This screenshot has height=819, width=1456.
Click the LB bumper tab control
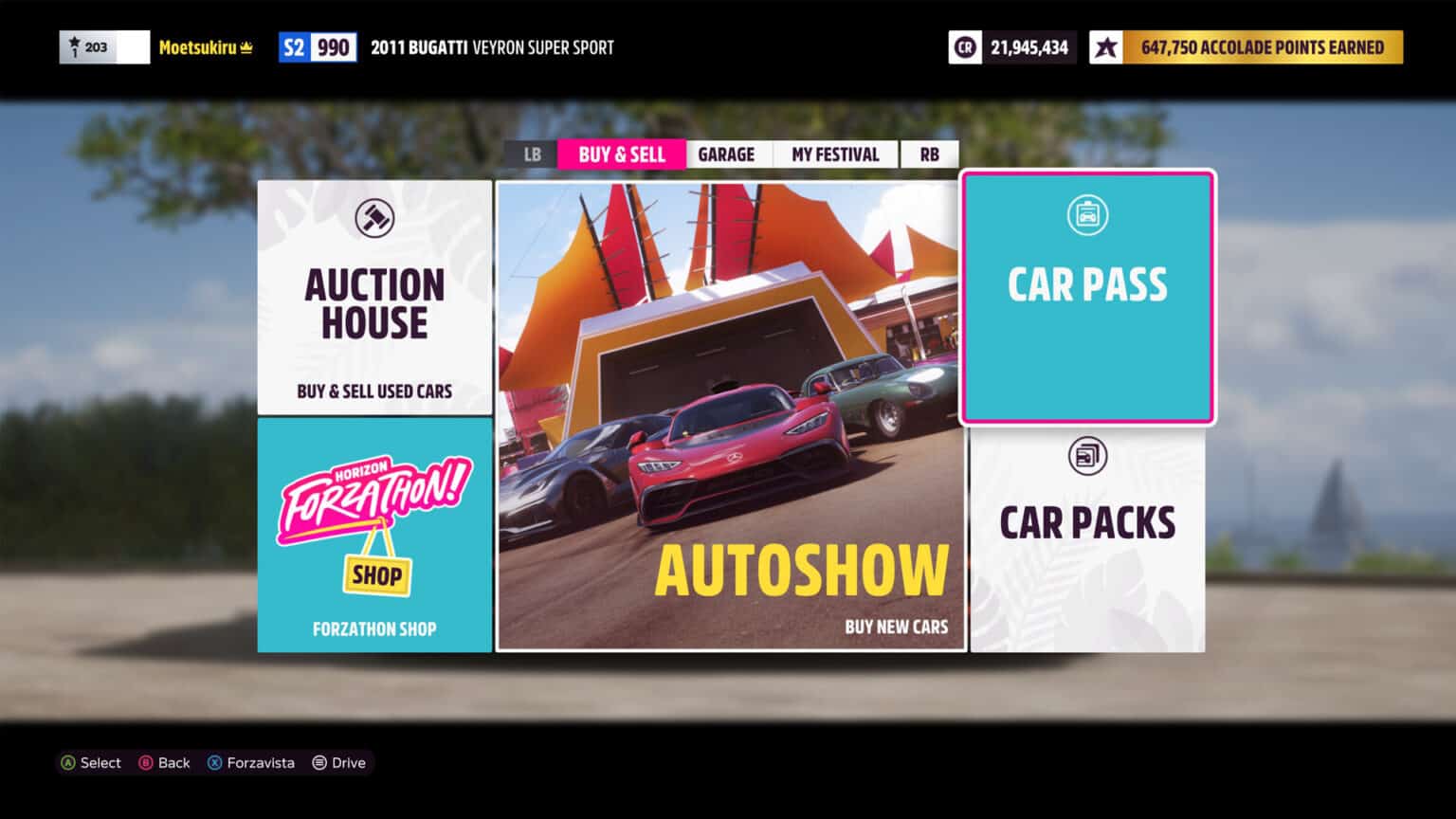click(531, 154)
